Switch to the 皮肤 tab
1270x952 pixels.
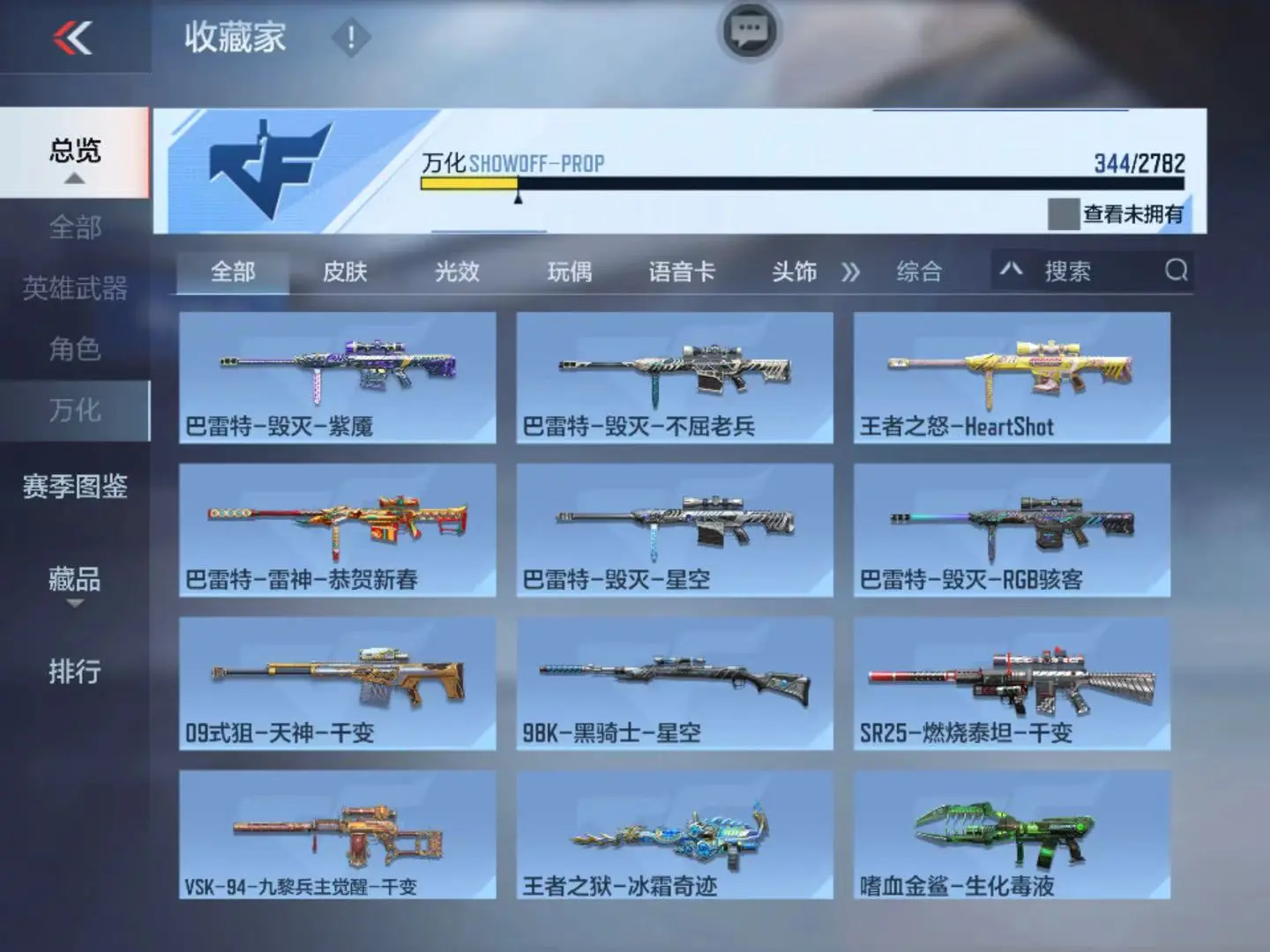click(x=345, y=271)
